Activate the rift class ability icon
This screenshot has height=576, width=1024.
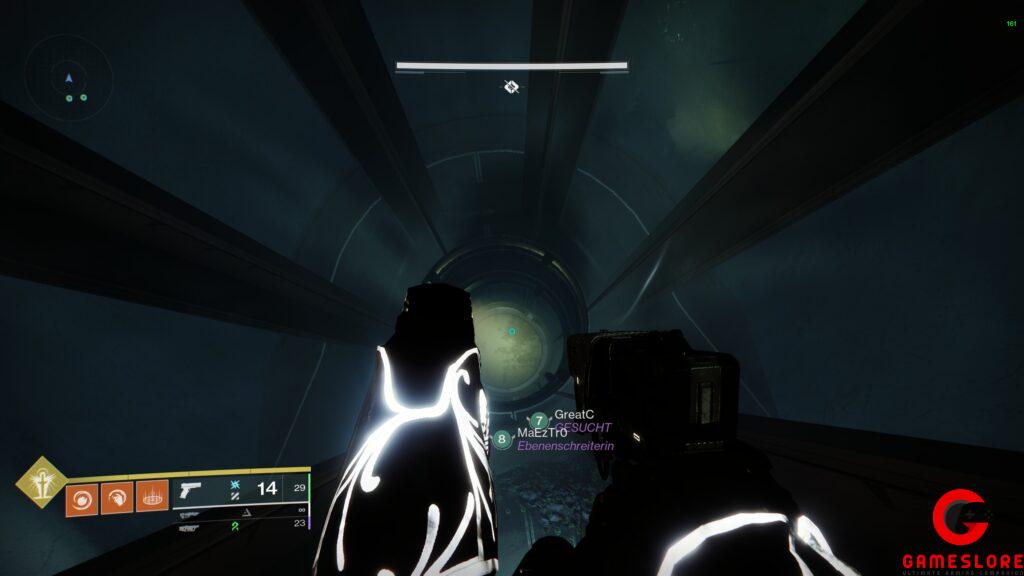click(x=152, y=495)
